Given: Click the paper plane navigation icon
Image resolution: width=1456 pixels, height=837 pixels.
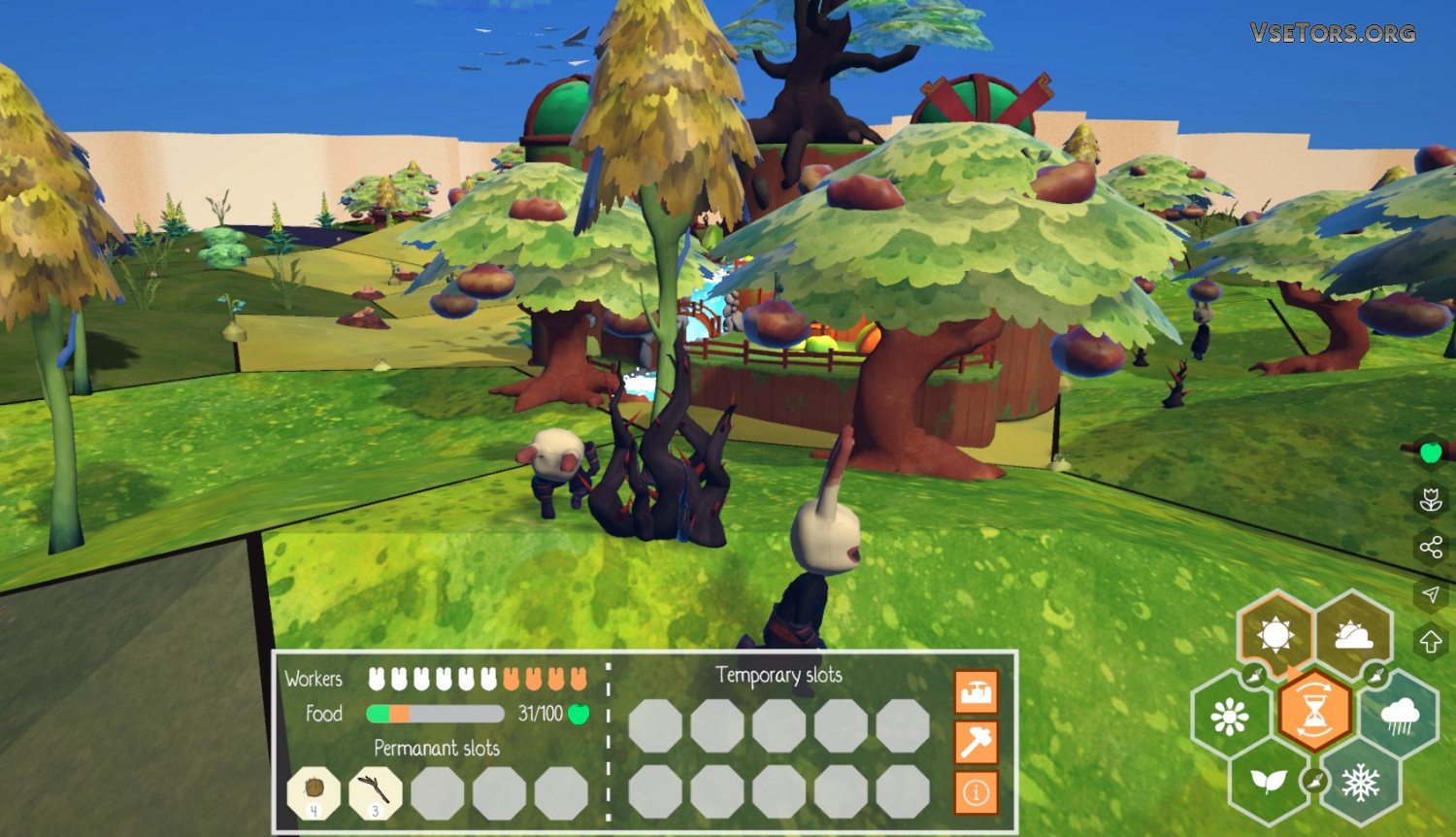Looking at the screenshot, I should coord(1430,594).
